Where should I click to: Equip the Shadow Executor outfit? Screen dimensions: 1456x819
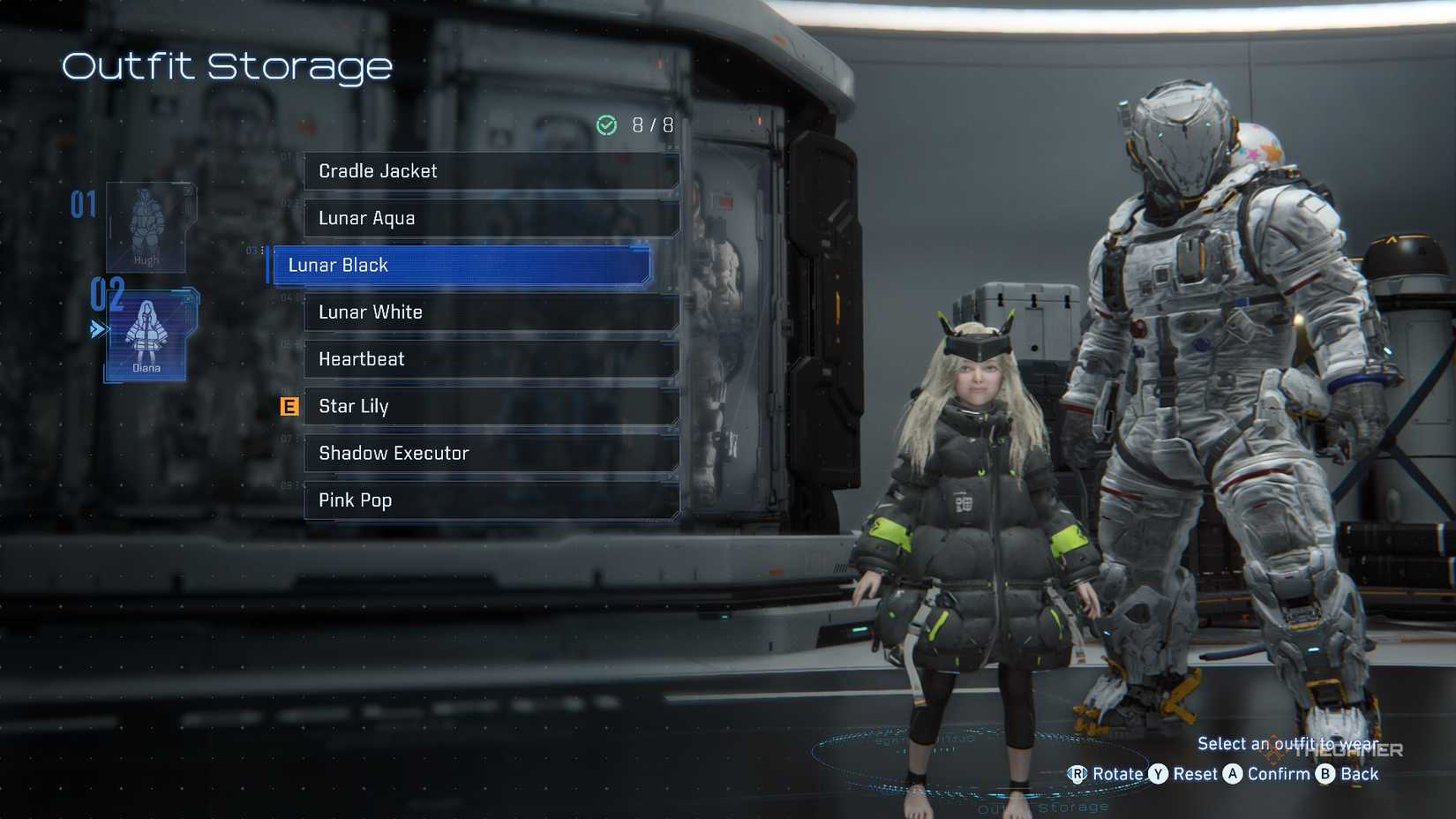(x=491, y=453)
